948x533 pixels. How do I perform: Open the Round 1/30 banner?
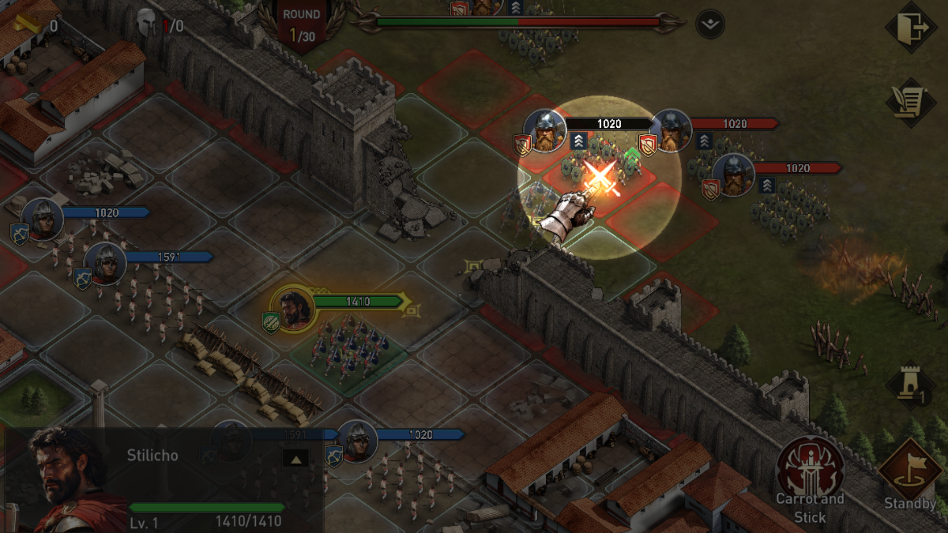click(x=301, y=24)
